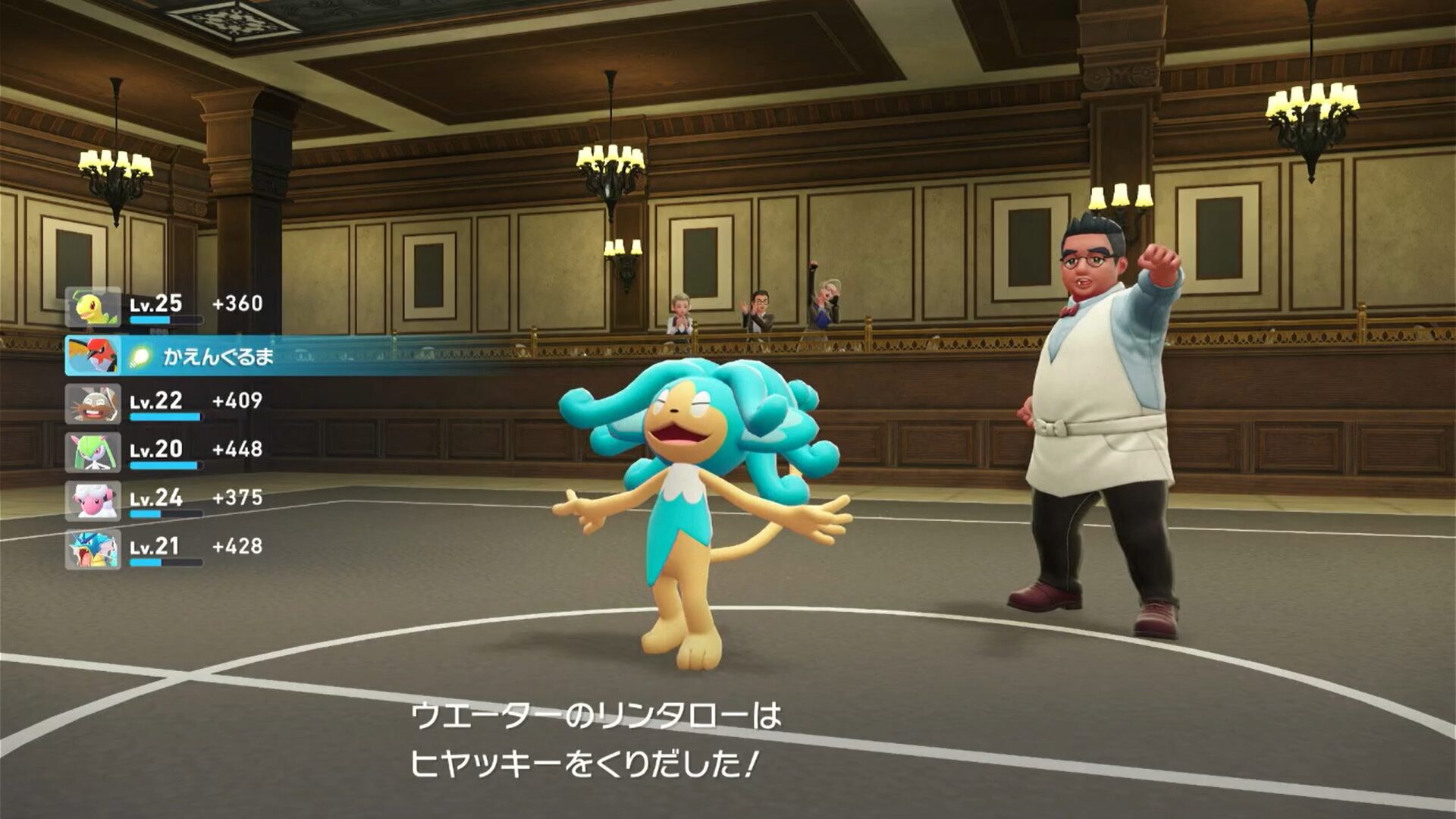Pick the Kirlia party portrait
The width and height of the screenshot is (1456, 819).
pyautogui.click(x=93, y=453)
